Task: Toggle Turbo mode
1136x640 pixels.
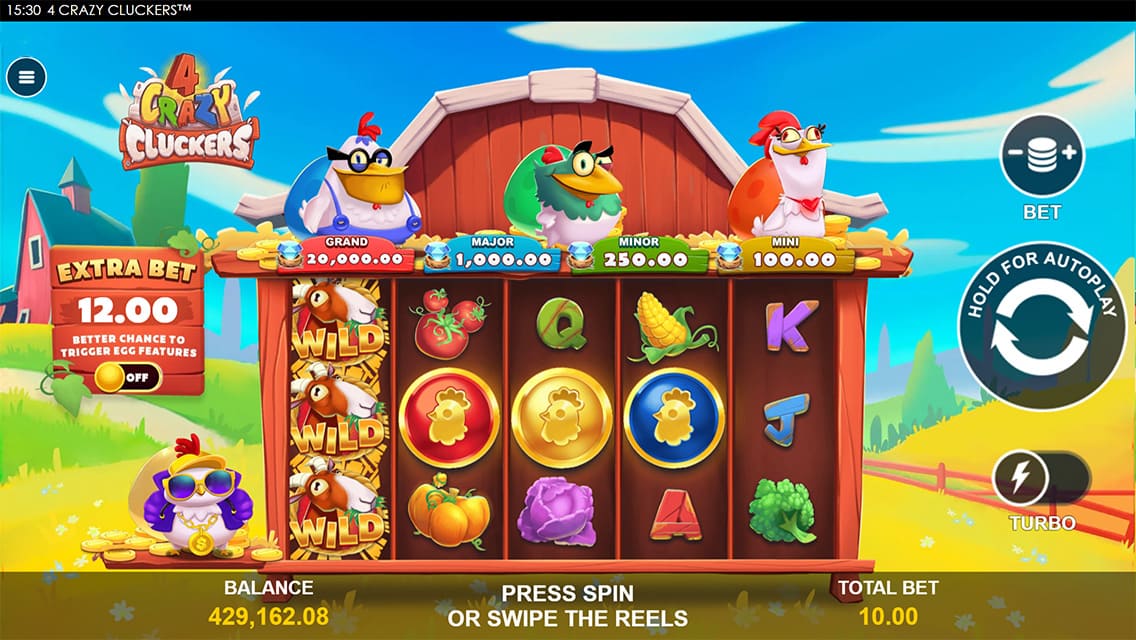Action: pyautogui.click(x=1040, y=479)
